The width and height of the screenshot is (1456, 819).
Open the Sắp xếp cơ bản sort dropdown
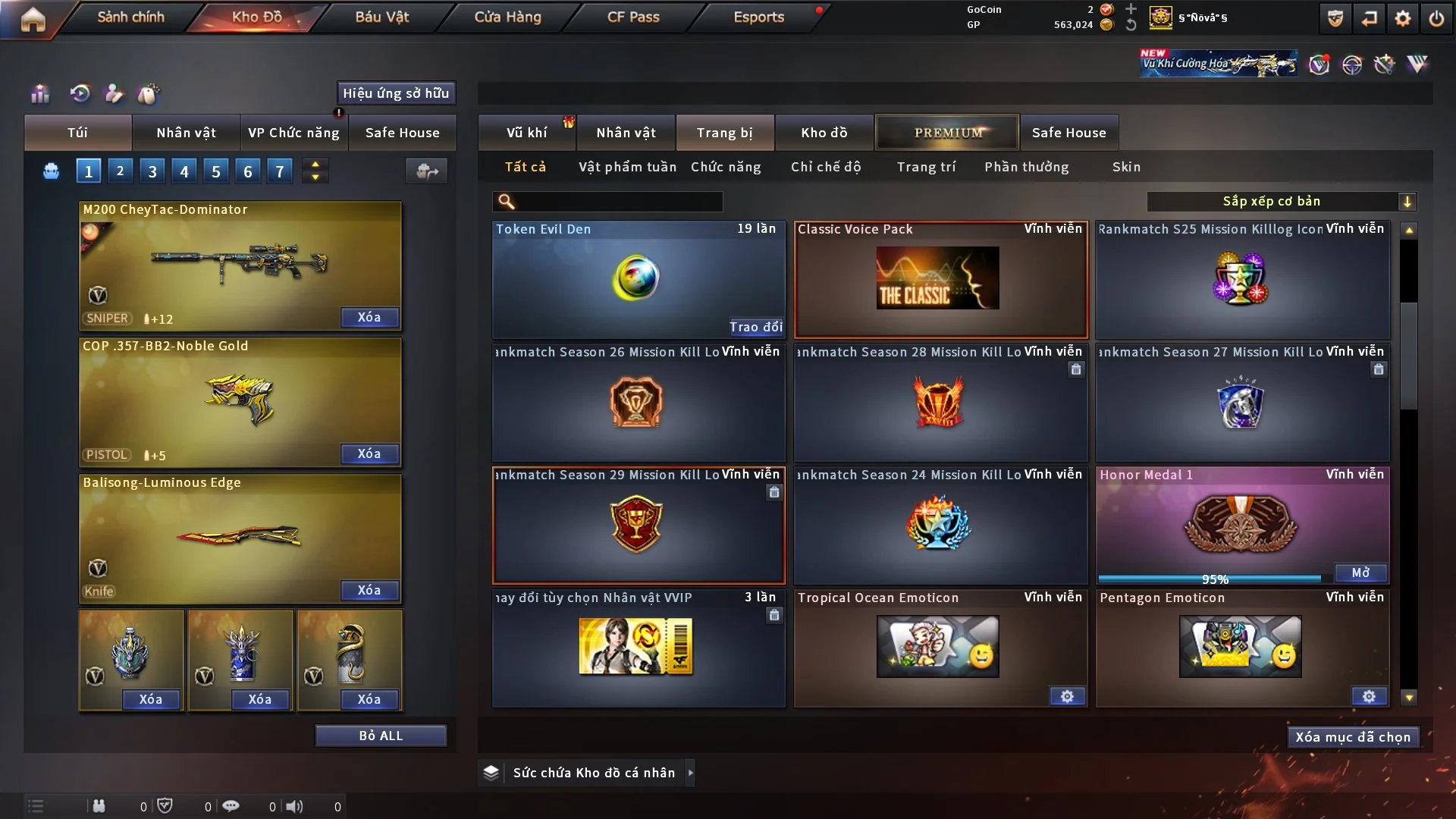click(1281, 202)
